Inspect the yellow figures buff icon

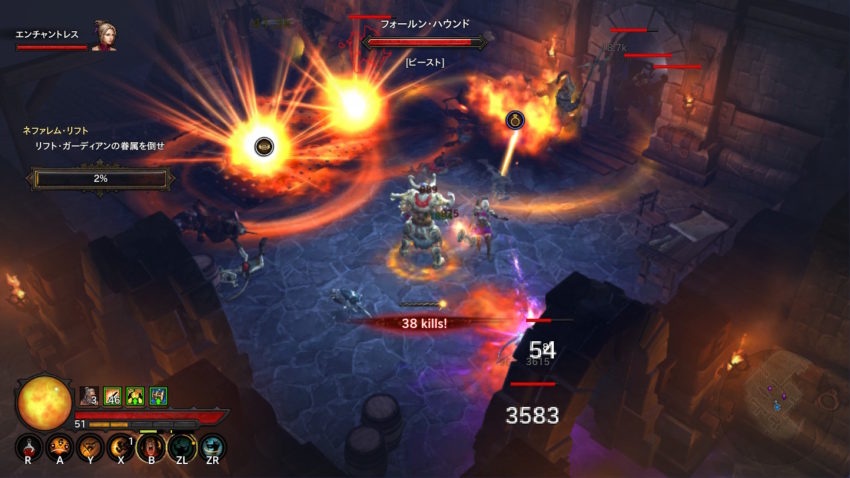pos(135,396)
